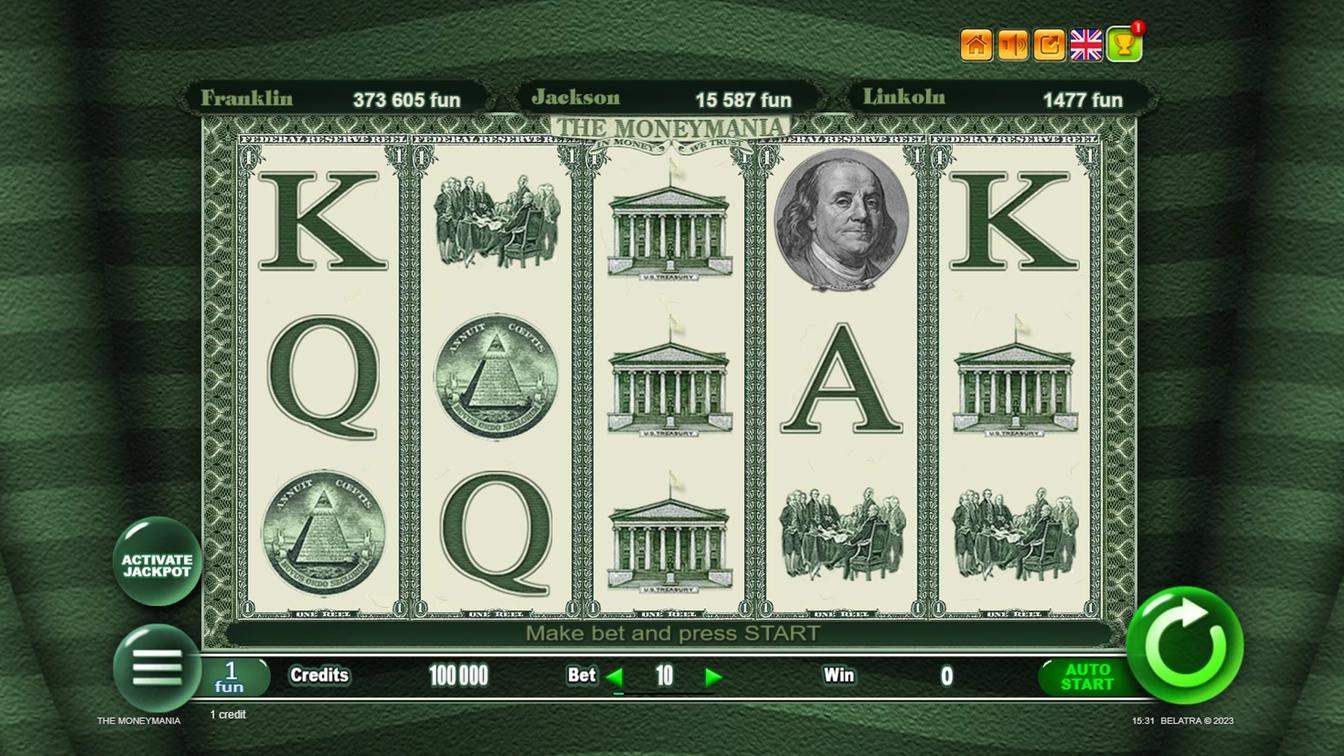The image size is (1344, 756).
Task: Toggle fullscreen mode icon
Action: (x=1048, y=42)
